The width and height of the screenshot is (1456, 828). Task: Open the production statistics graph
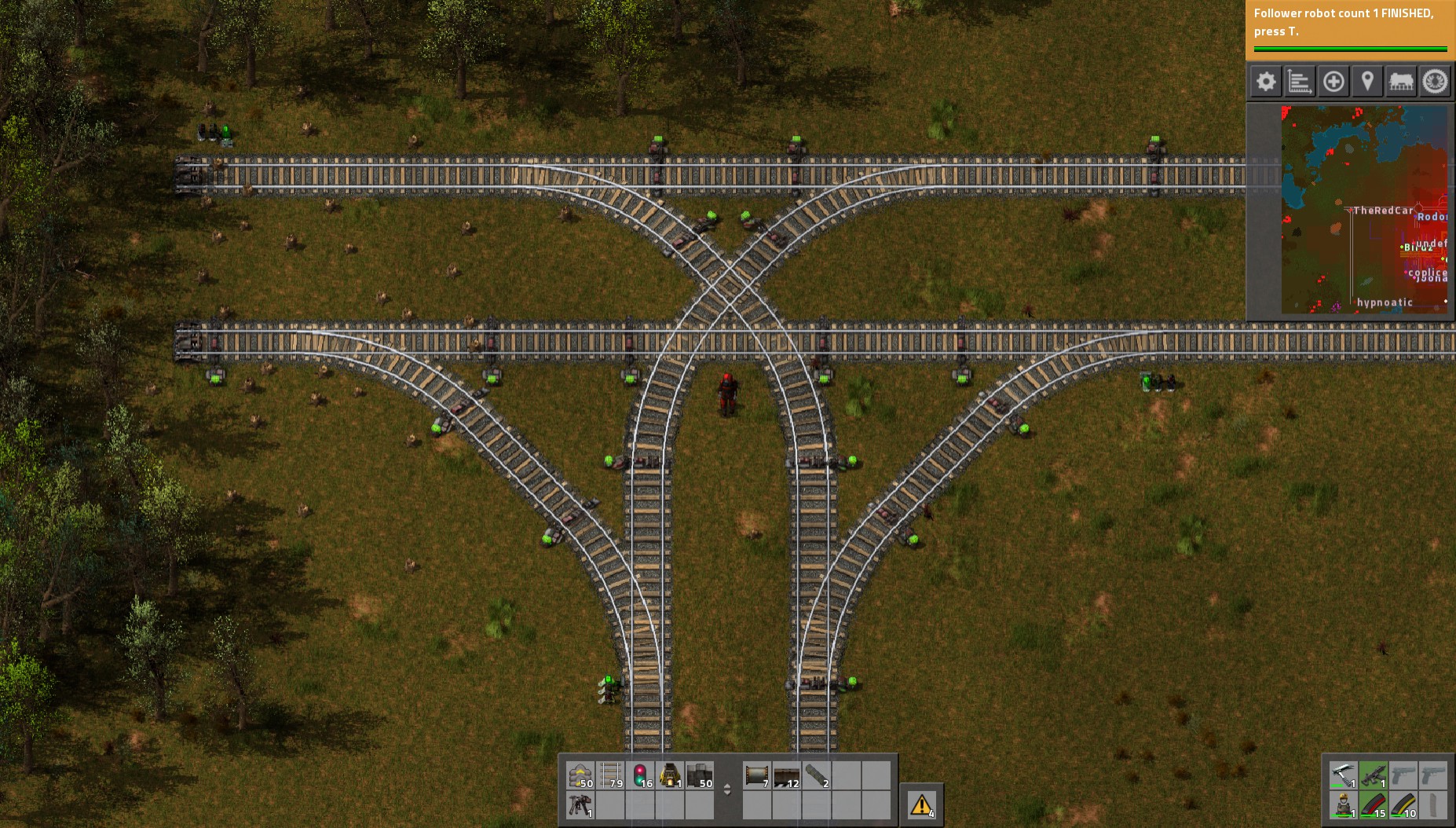point(1299,81)
